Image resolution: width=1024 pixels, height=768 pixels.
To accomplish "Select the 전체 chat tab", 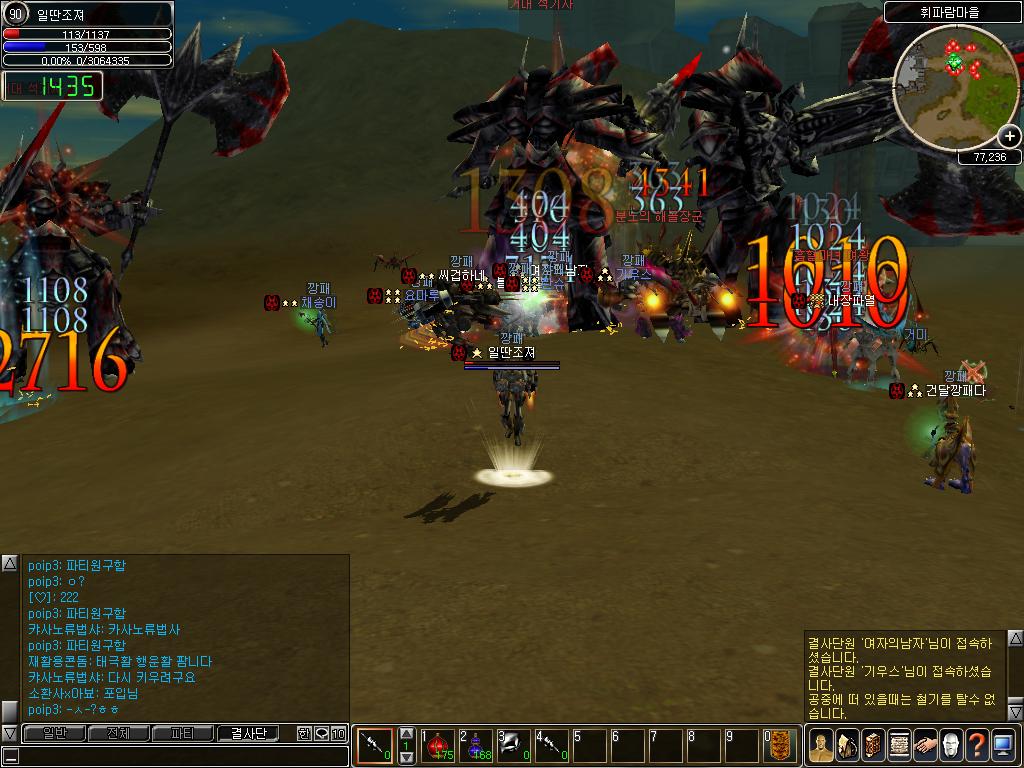I will (x=118, y=733).
